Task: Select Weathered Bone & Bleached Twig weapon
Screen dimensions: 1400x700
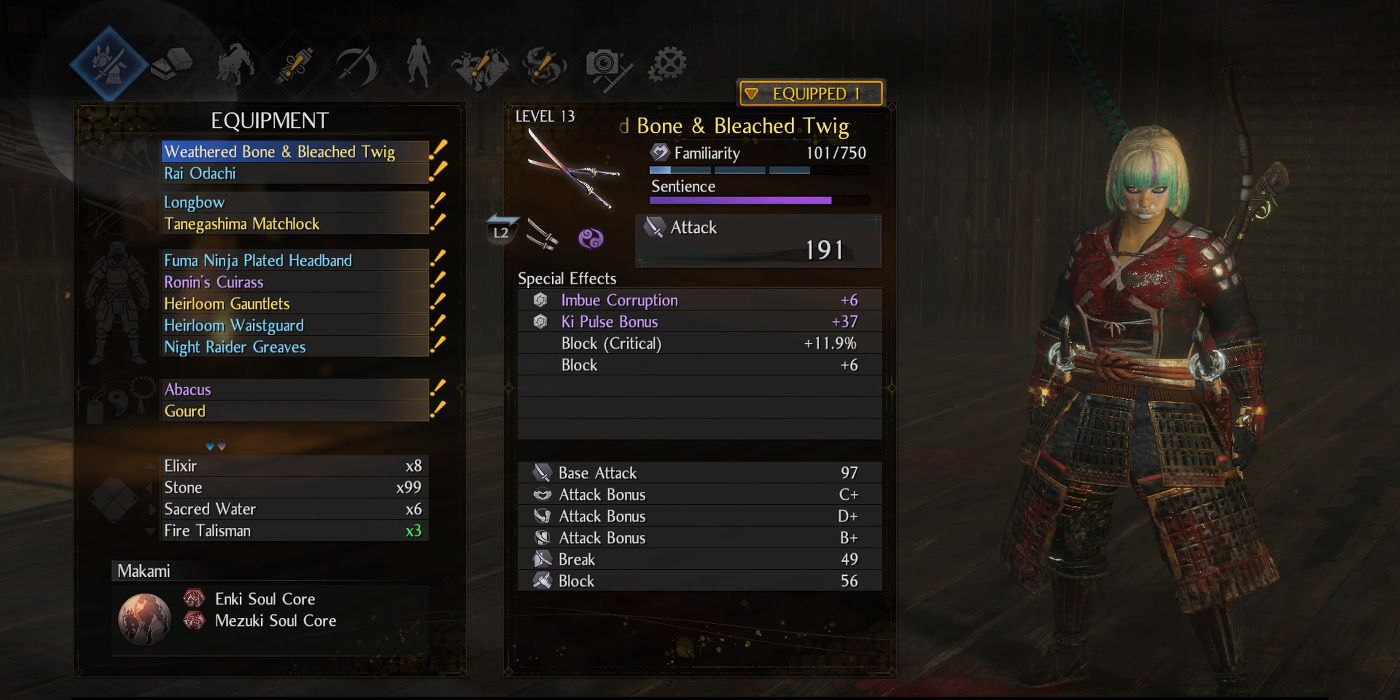Action: [280, 152]
